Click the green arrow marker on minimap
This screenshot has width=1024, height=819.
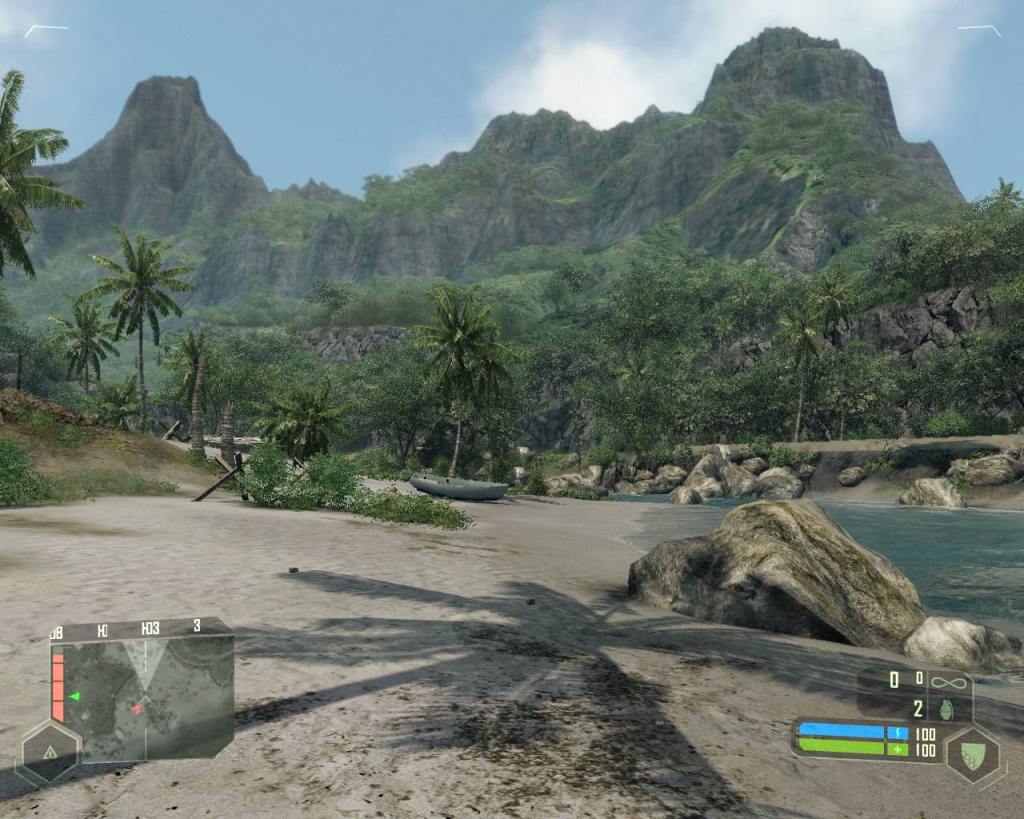pyautogui.click(x=74, y=696)
